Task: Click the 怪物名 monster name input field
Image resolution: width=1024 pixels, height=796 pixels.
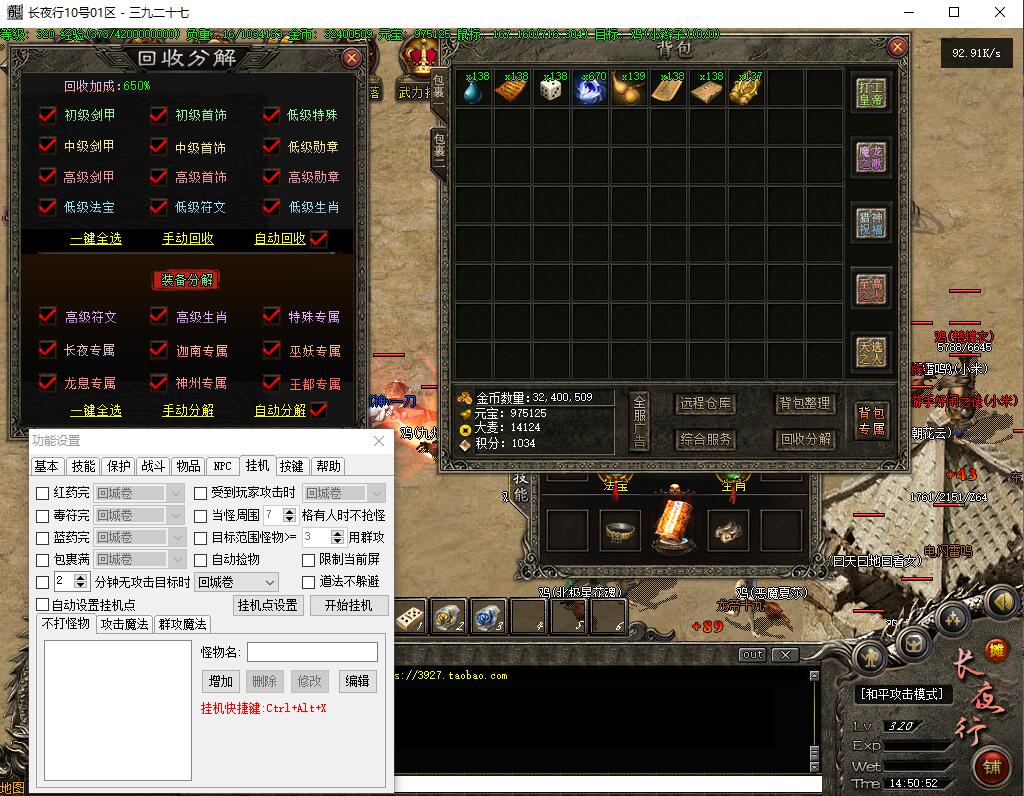Action: tap(311, 652)
